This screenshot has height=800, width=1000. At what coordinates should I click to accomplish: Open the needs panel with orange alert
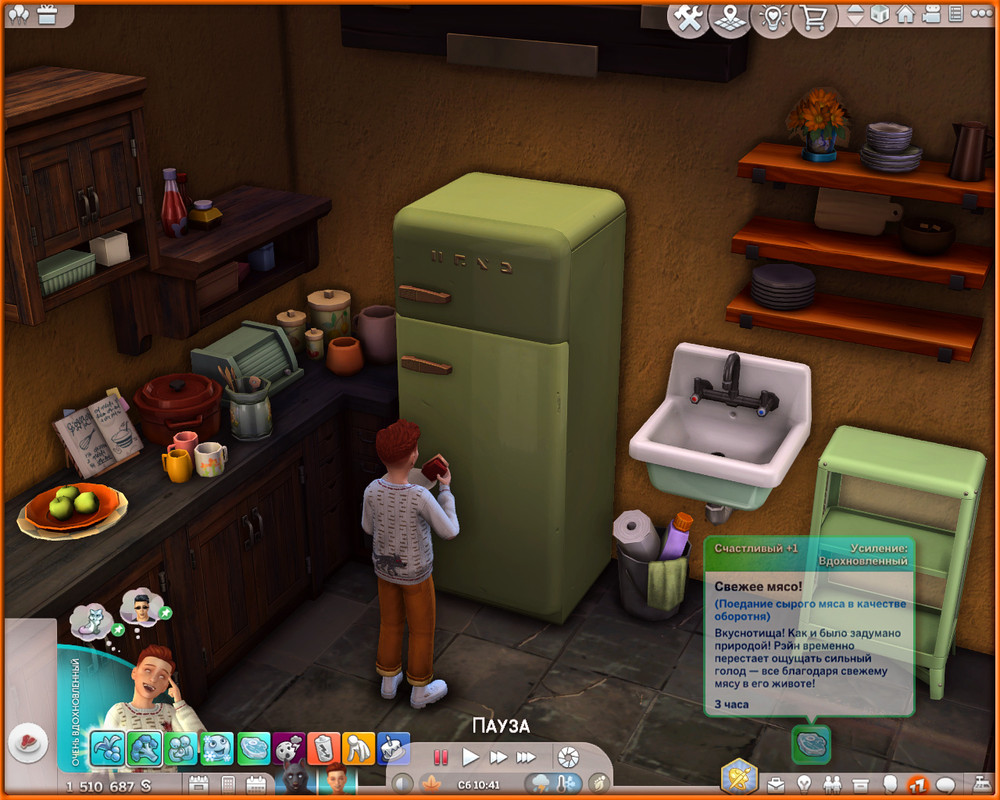[917, 784]
